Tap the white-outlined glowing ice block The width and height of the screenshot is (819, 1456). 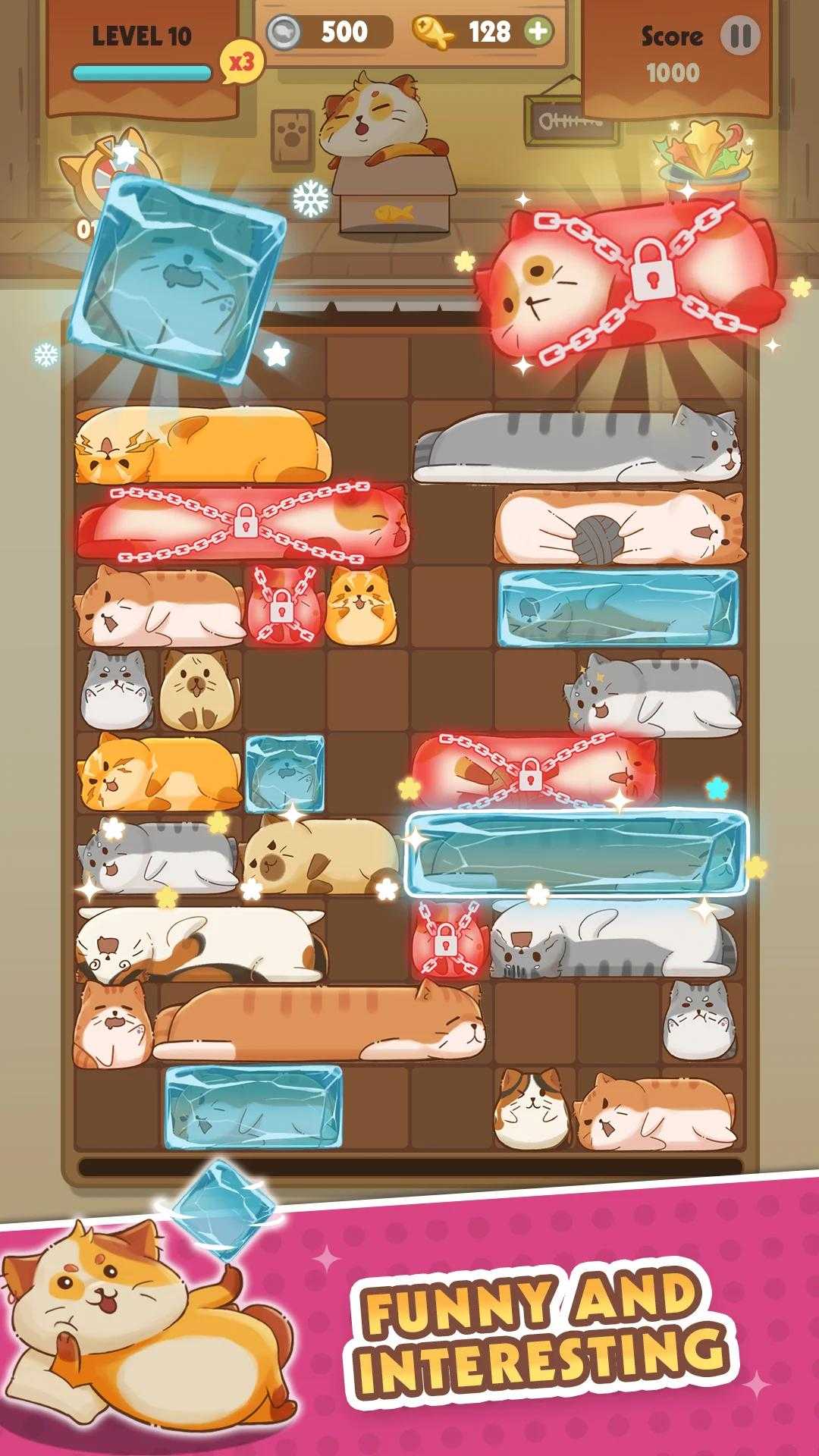[x=576, y=853]
